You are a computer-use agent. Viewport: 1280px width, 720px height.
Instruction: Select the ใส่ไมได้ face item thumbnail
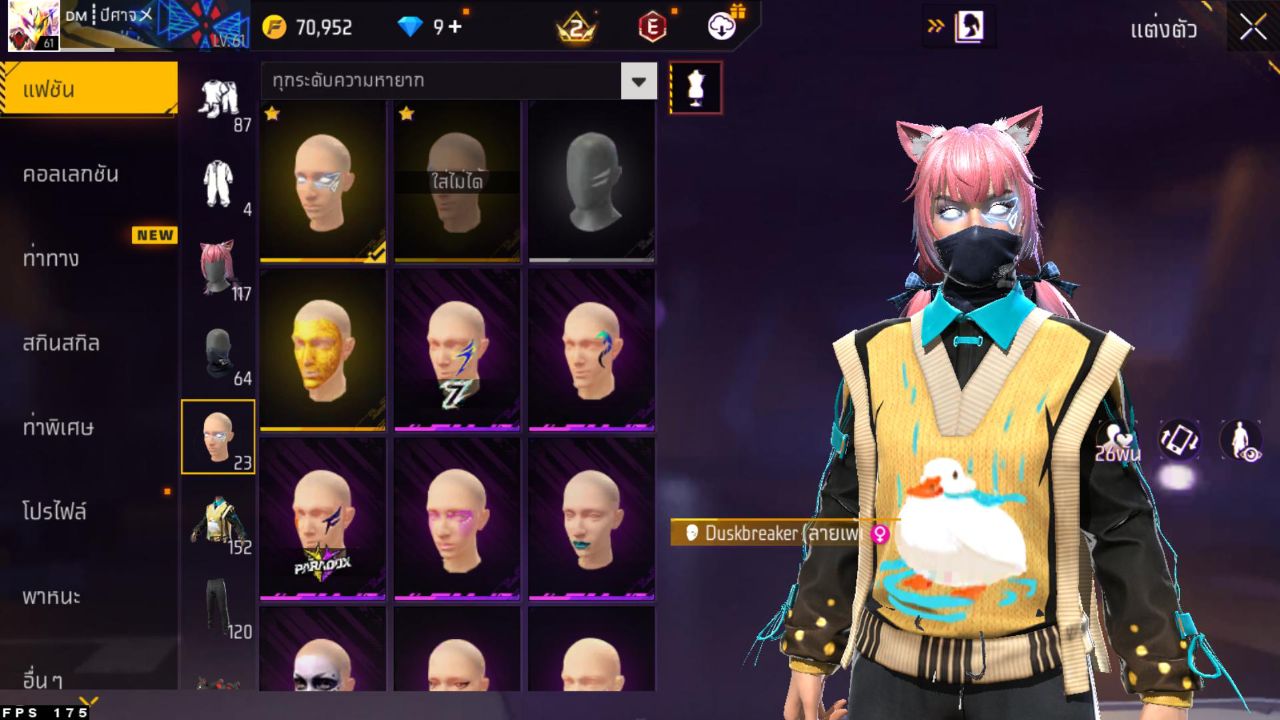click(x=456, y=183)
